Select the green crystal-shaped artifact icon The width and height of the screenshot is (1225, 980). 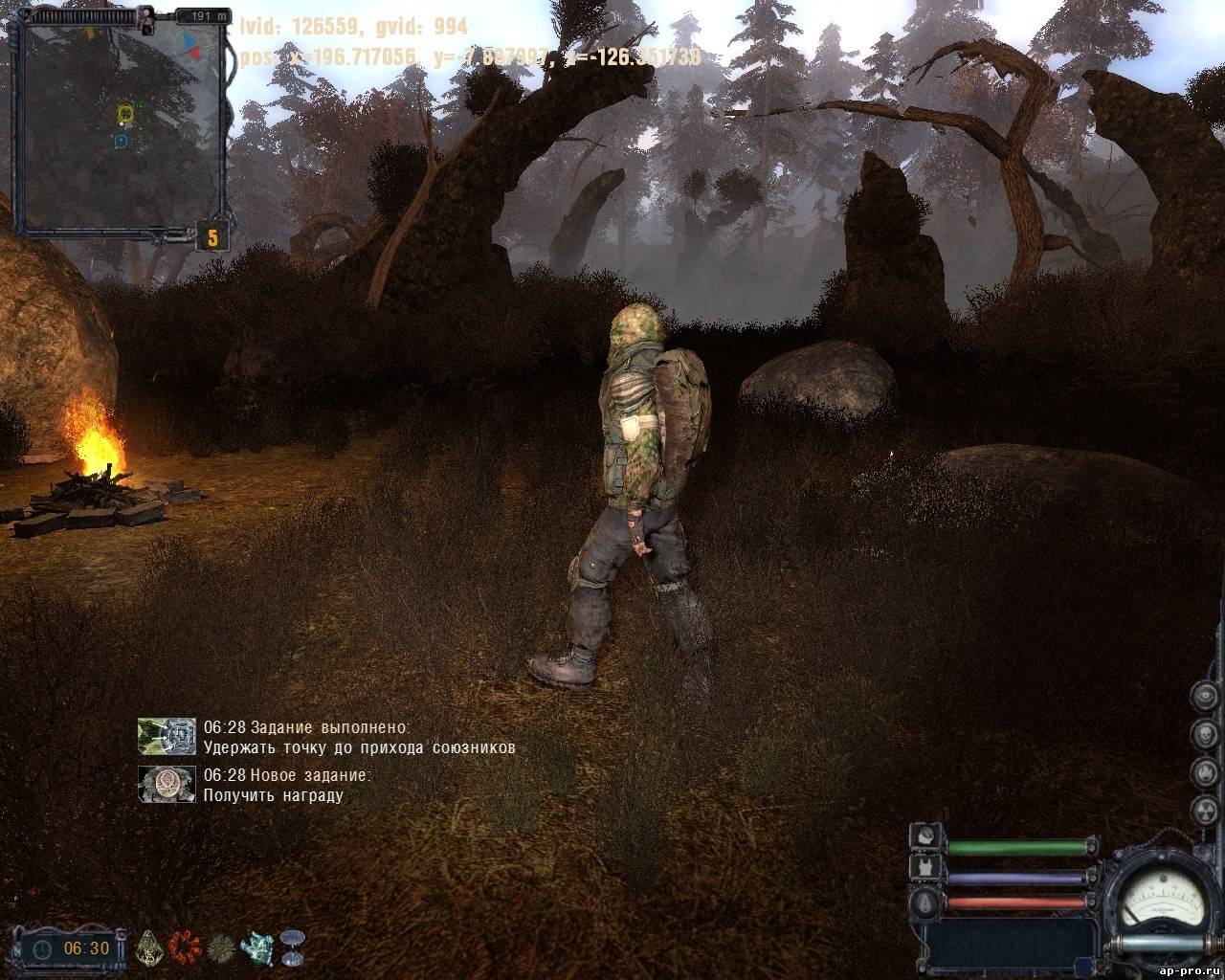151,947
